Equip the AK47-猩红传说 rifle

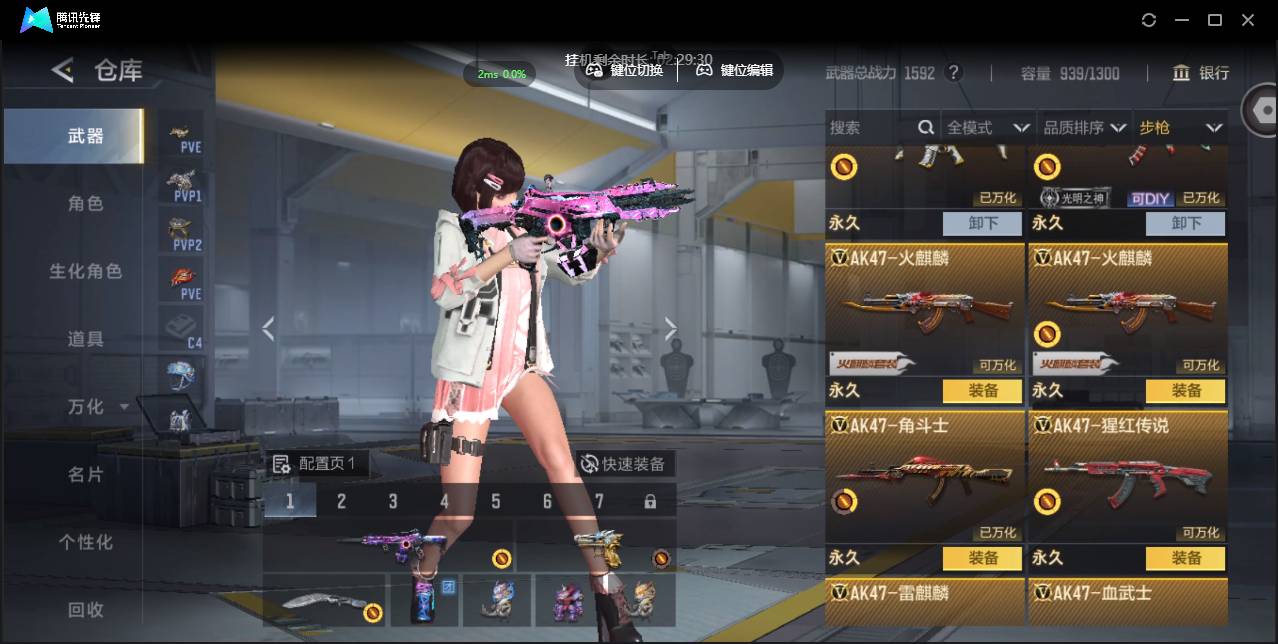click(x=1185, y=558)
